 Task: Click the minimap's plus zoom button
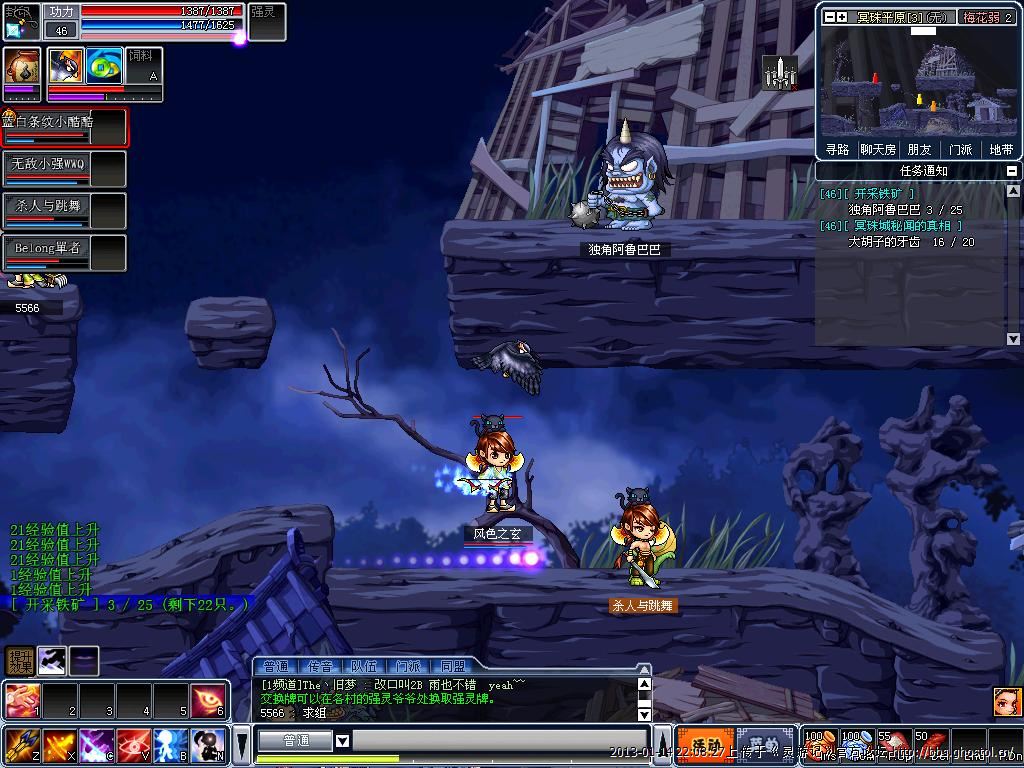842,17
